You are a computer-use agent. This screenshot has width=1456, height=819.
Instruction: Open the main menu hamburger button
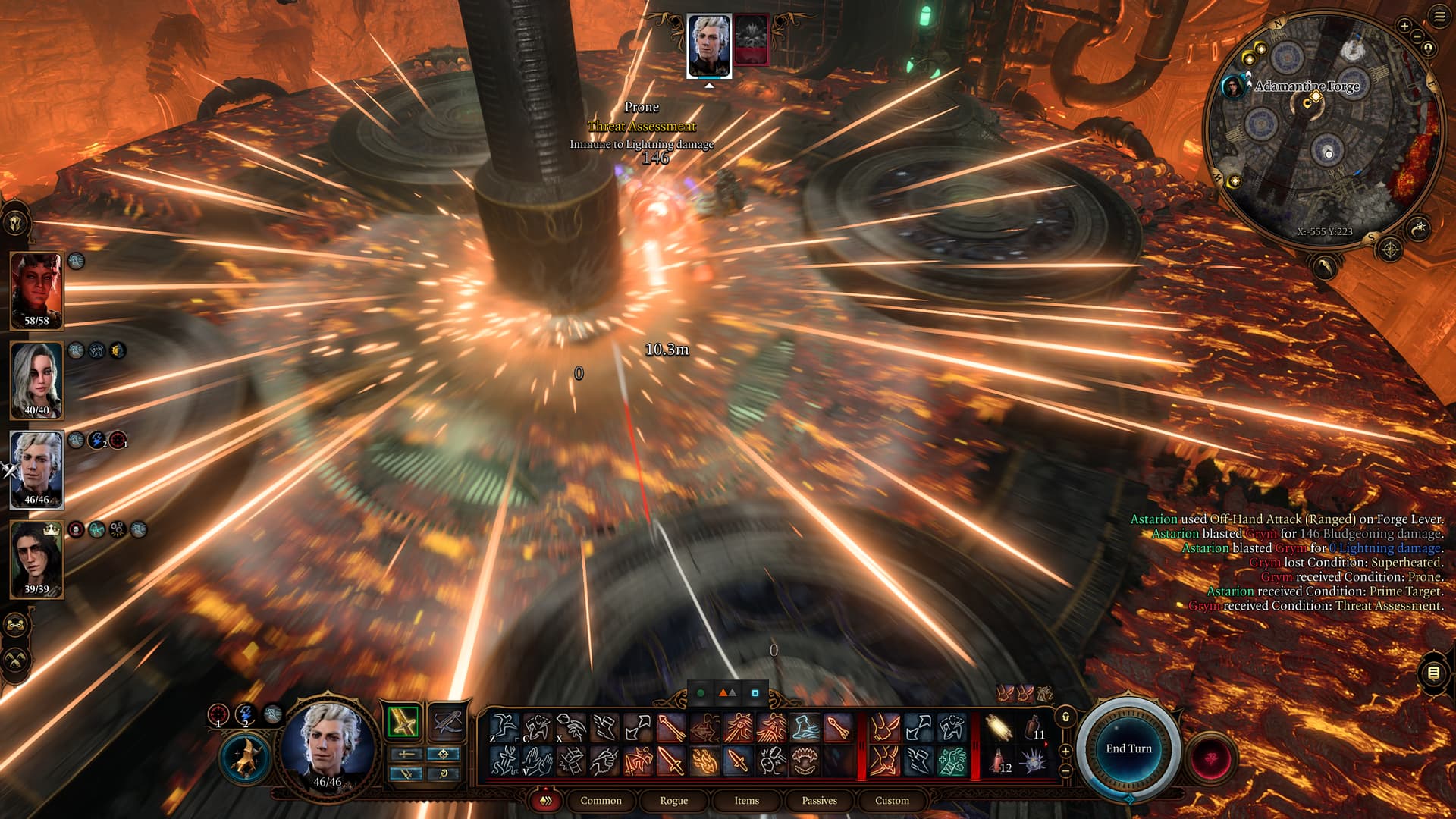pos(1439,17)
